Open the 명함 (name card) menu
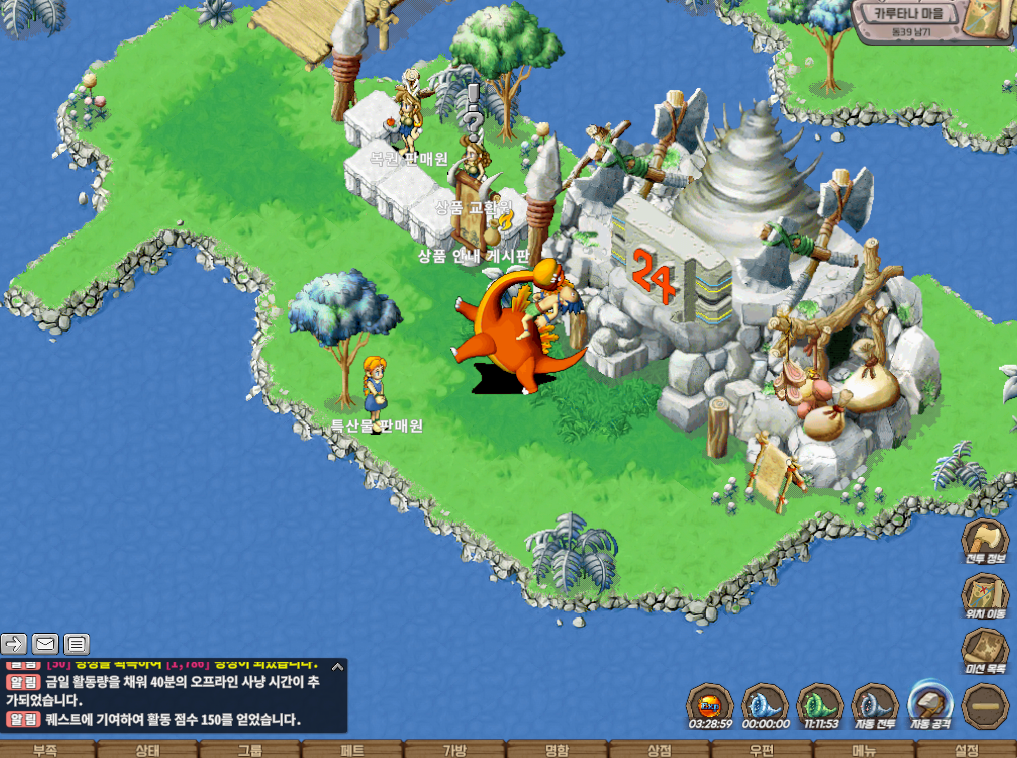This screenshot has height=758, width=1017. pyautogui.click(x=557, y=750)
